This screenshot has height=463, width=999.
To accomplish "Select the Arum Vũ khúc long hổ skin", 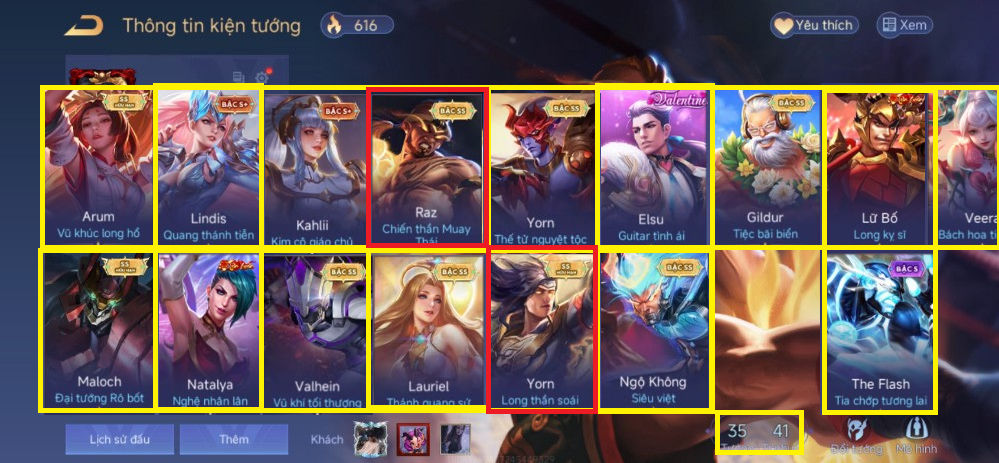I will point(97,167).
